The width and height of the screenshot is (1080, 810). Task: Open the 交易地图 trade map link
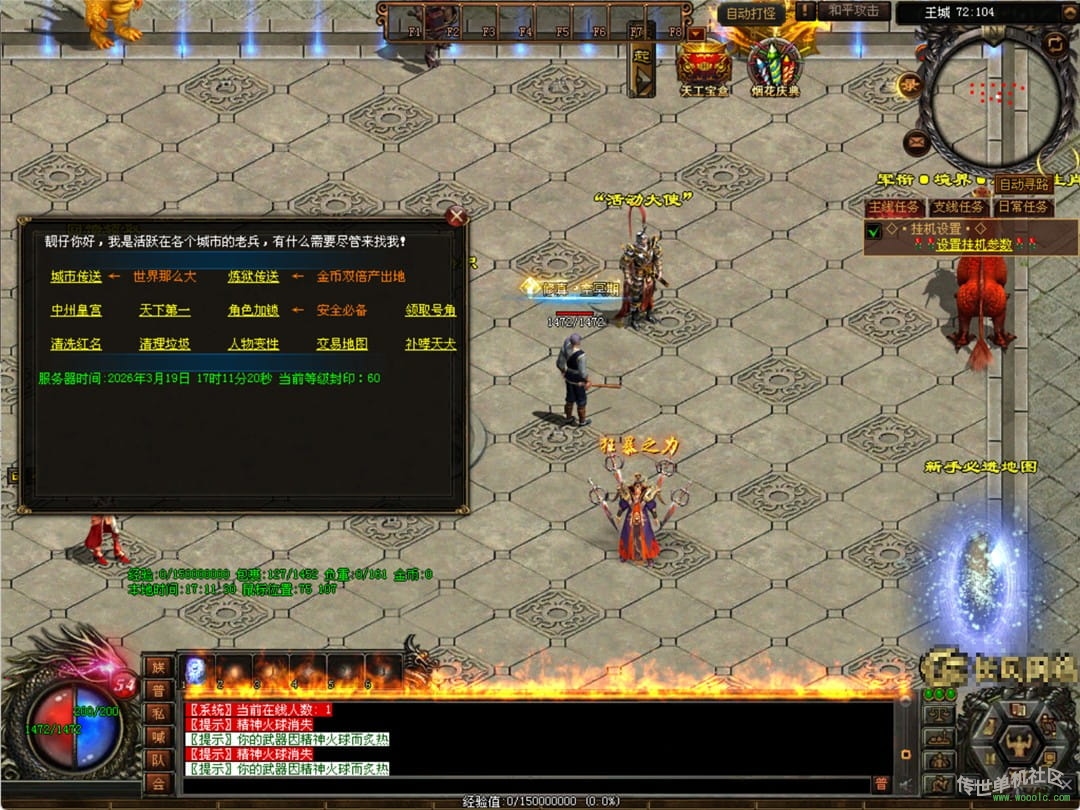pos(342,344)
